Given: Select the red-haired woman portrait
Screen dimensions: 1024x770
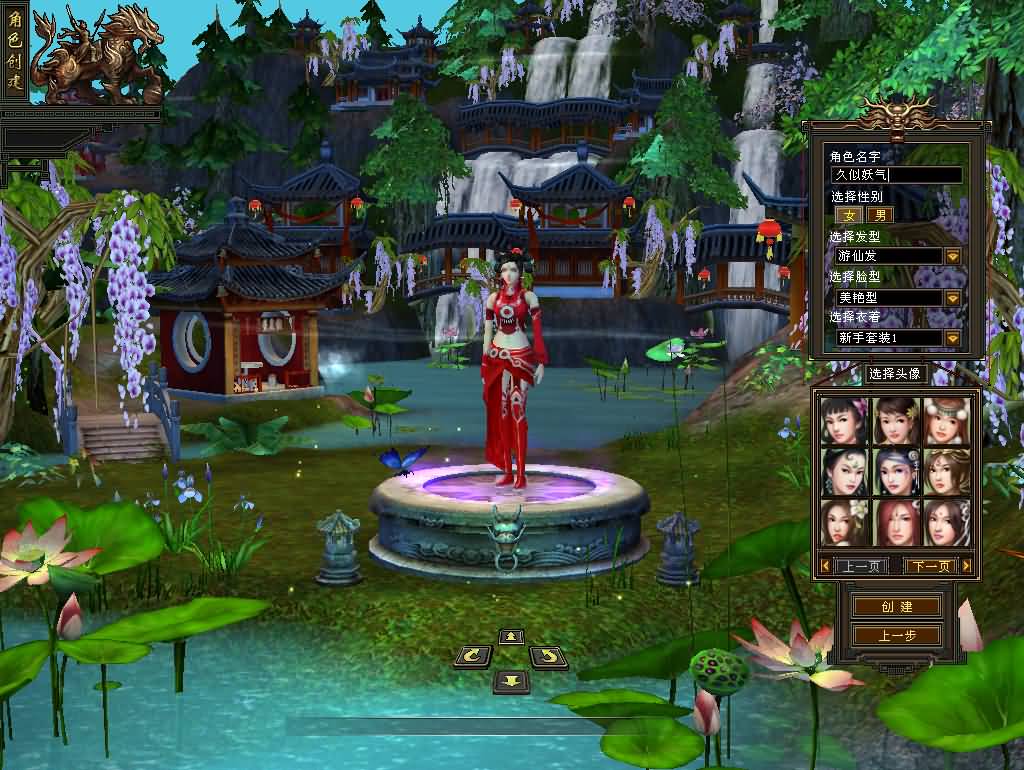Looking at the screenshot, I should click(895, 522).
